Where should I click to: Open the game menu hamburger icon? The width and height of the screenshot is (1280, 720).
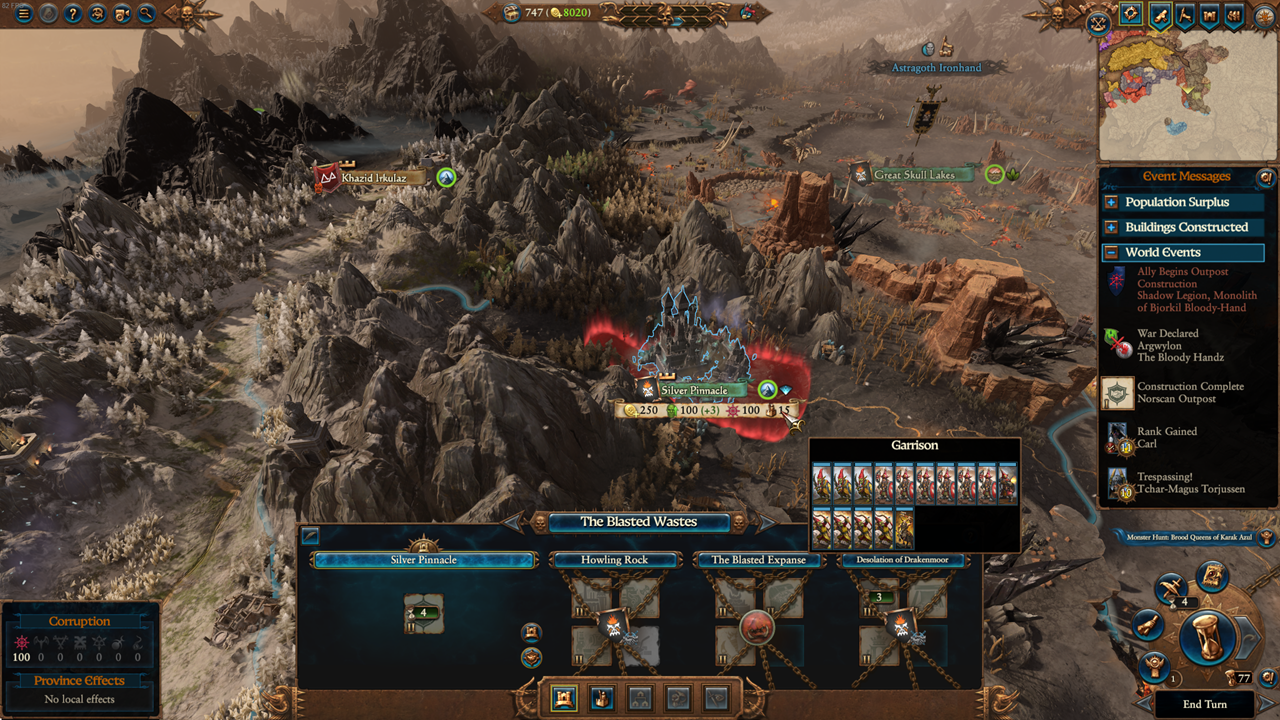click(22, 14)
